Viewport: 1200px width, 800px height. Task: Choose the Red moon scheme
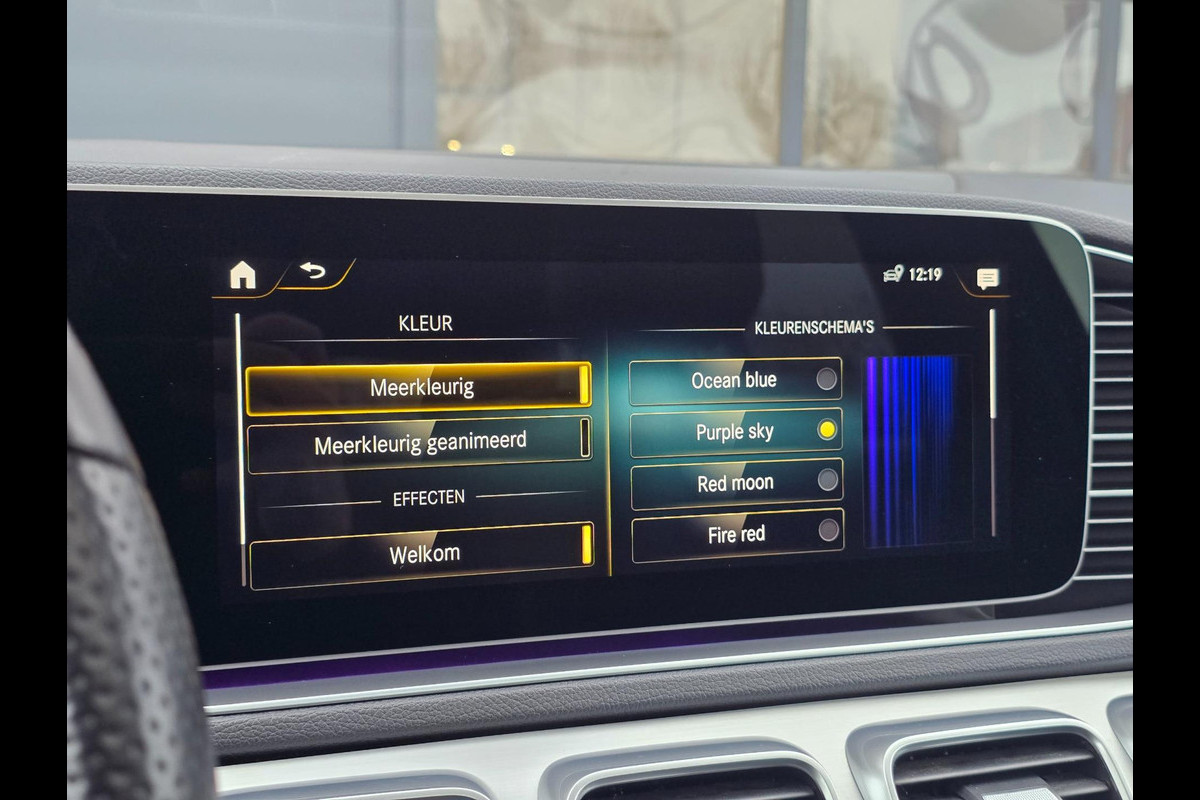736,483
